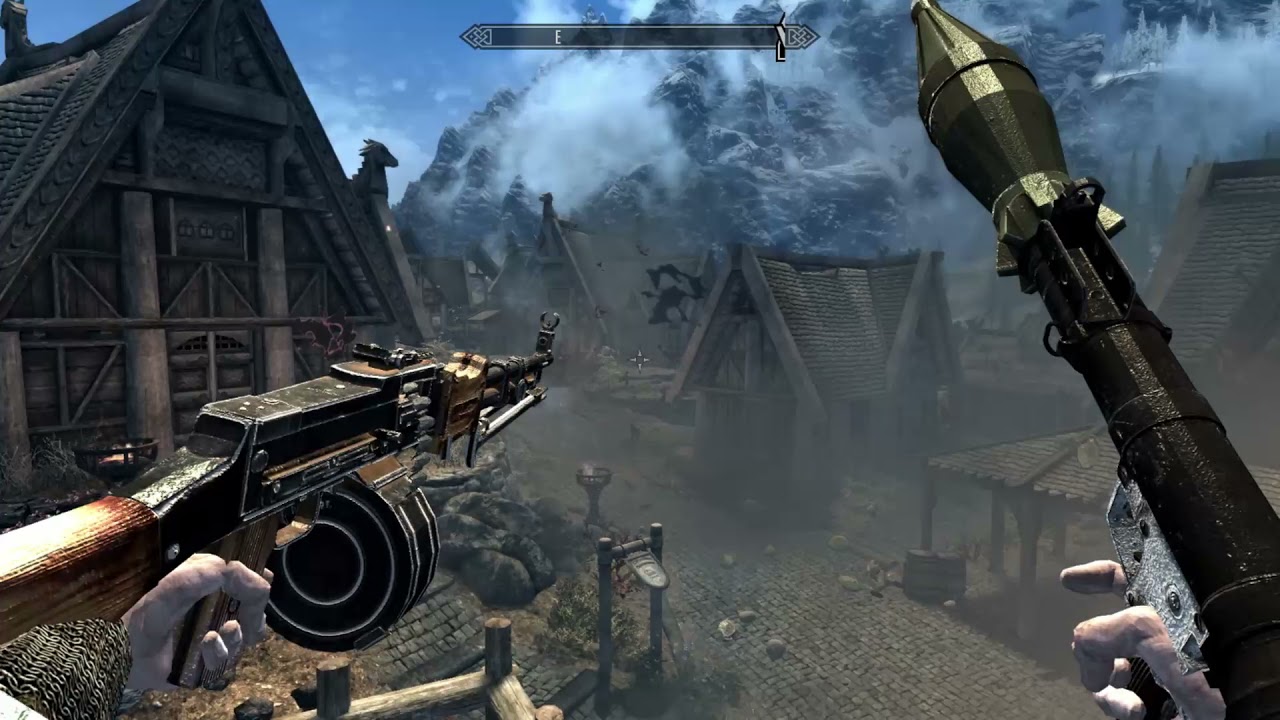Click the compass bar at the top
The height and width of the screenshot is (720, 1280).
638,37
